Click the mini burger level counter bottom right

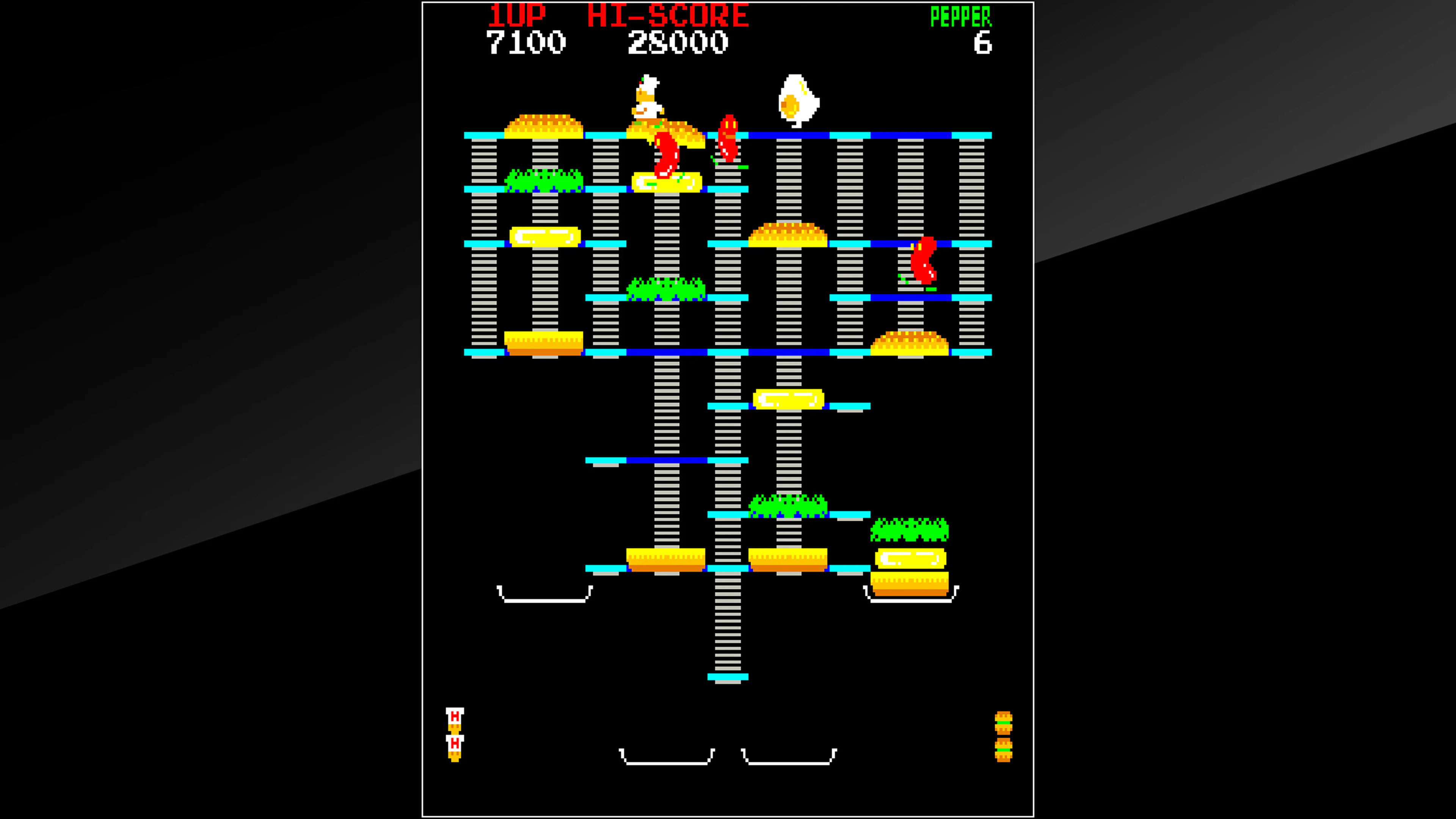coord(1004,737)
